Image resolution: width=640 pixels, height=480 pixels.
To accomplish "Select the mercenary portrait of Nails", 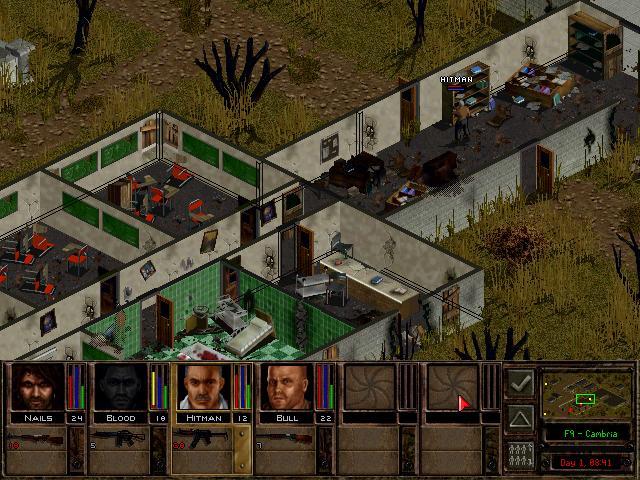I will (36, 386).
